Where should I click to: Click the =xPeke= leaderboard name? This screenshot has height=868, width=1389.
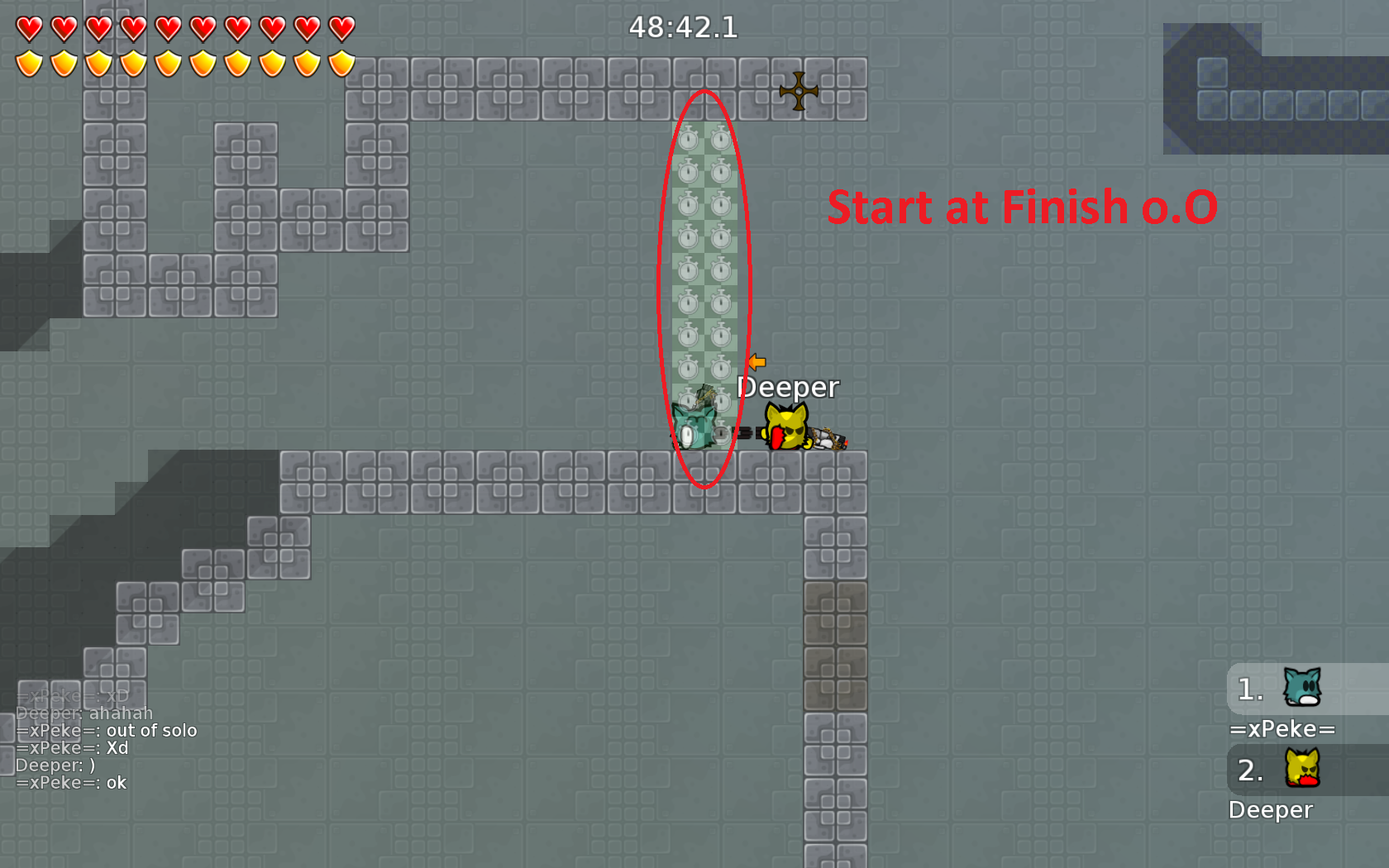(1284, 729)
